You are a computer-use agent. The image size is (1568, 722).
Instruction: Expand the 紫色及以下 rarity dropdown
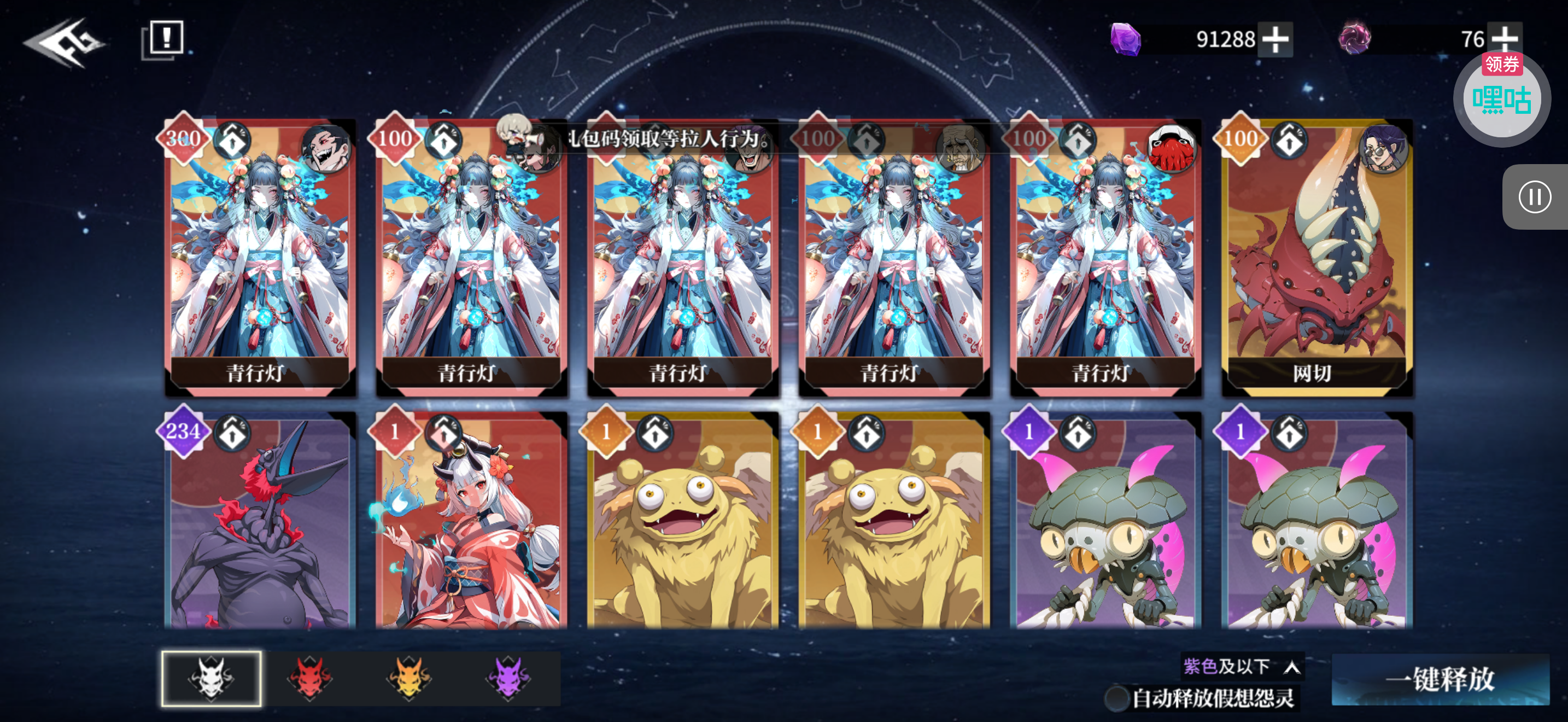pyautogui.click(x=1242, y=667)
